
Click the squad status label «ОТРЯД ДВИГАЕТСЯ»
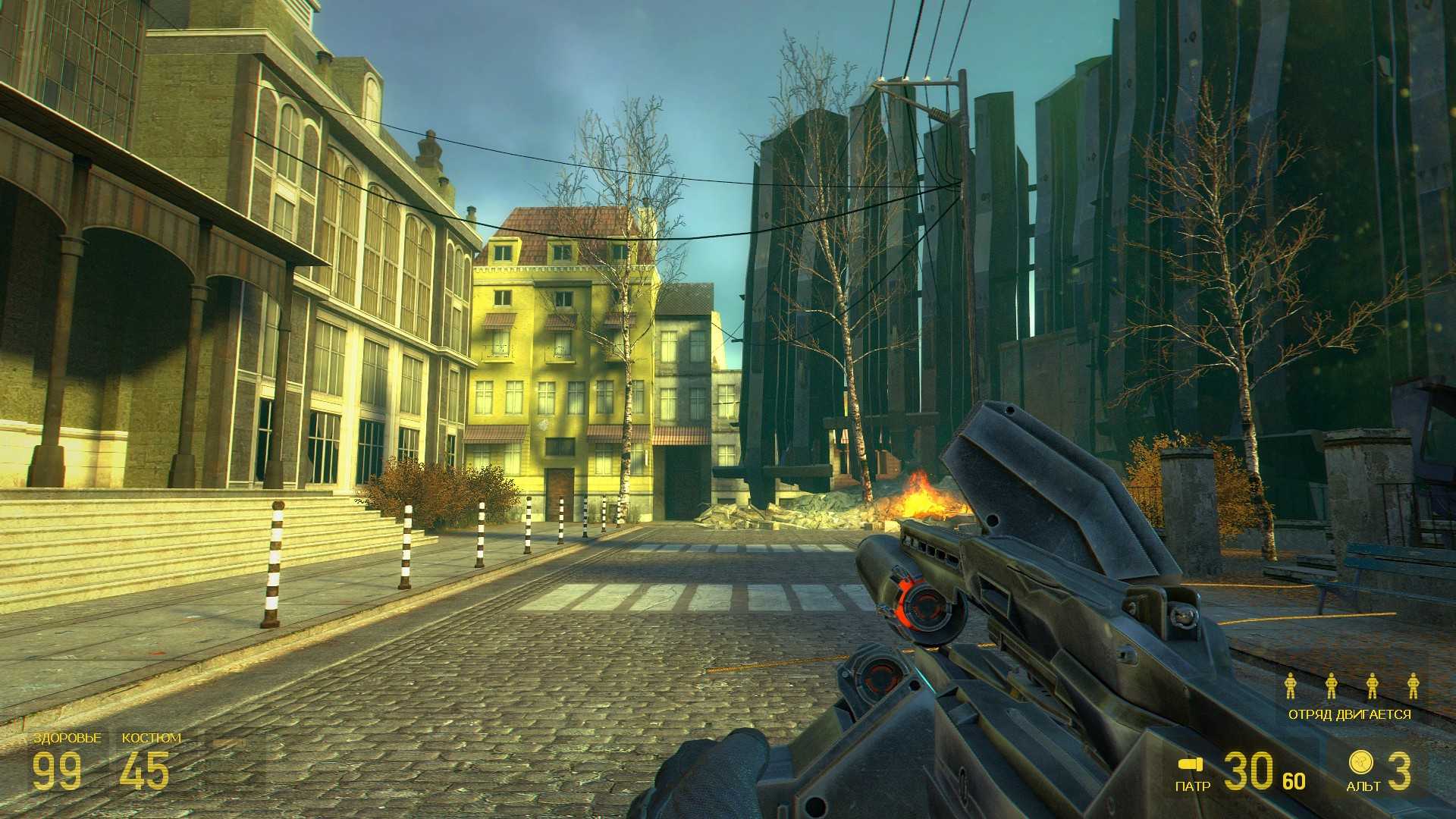[x=1350, y=714]
